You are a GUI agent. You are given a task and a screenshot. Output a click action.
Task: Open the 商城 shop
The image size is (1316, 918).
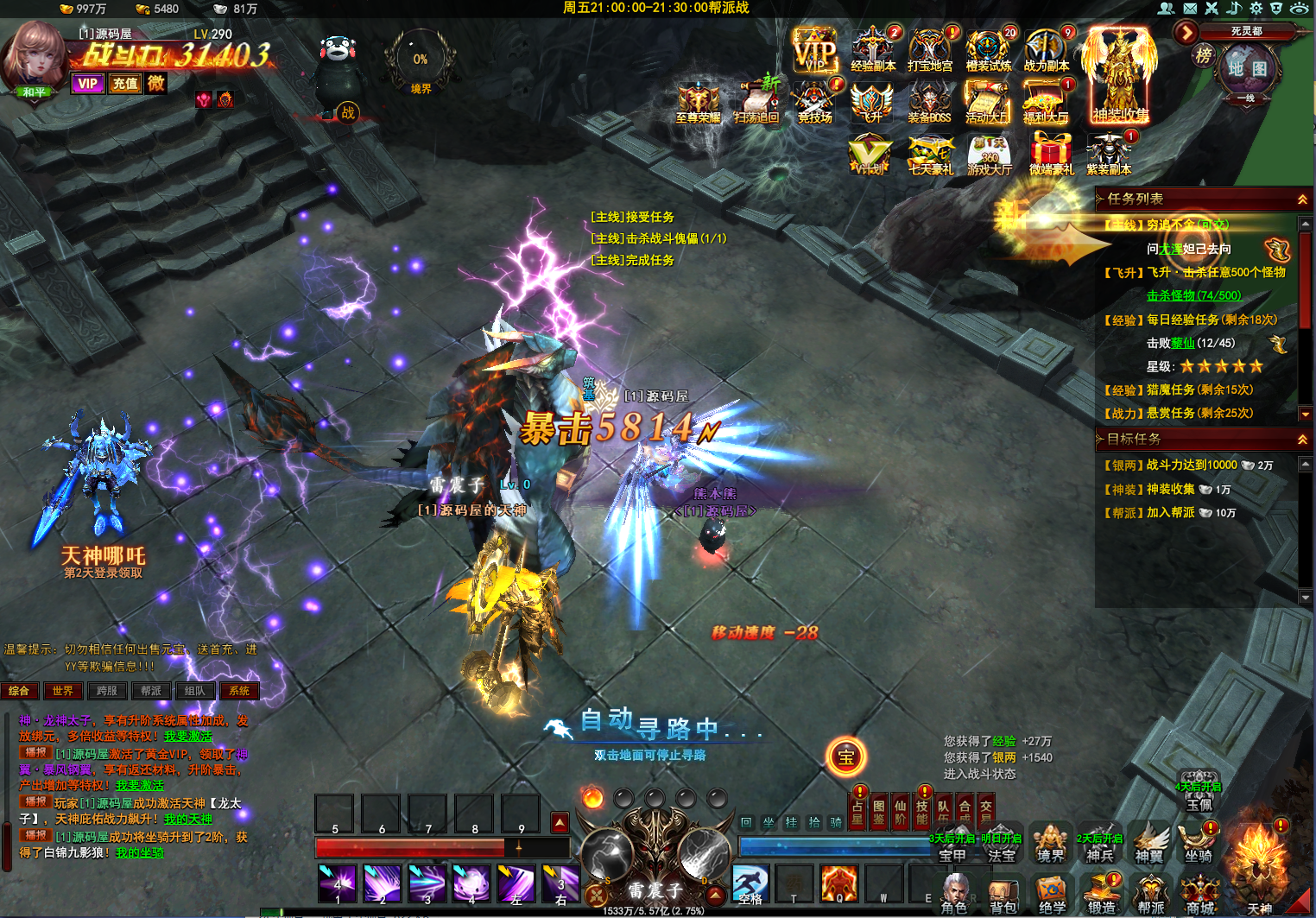(x=1200, y=895)
